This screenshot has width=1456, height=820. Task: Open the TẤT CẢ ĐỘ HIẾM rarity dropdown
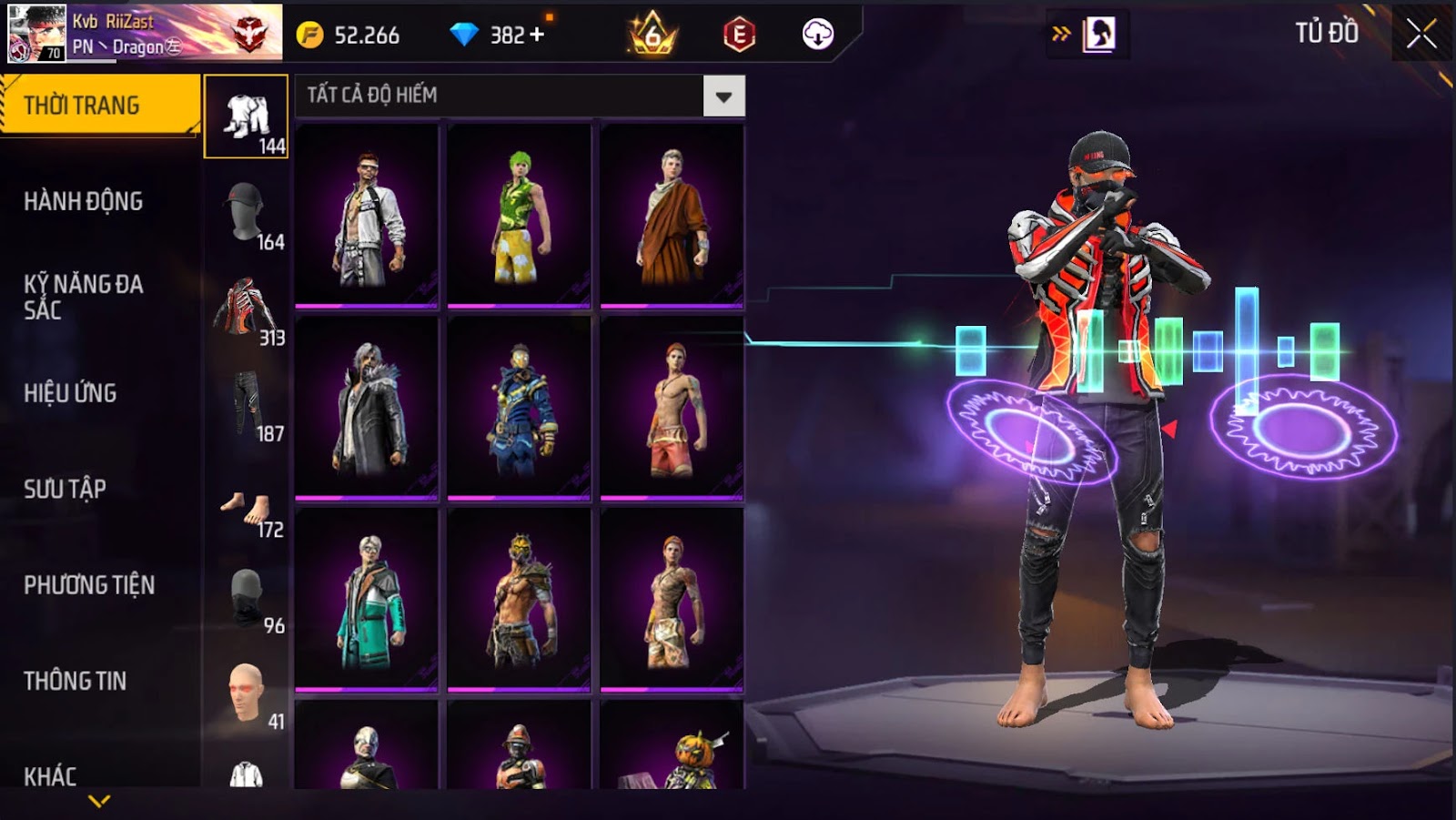[723, 96]
